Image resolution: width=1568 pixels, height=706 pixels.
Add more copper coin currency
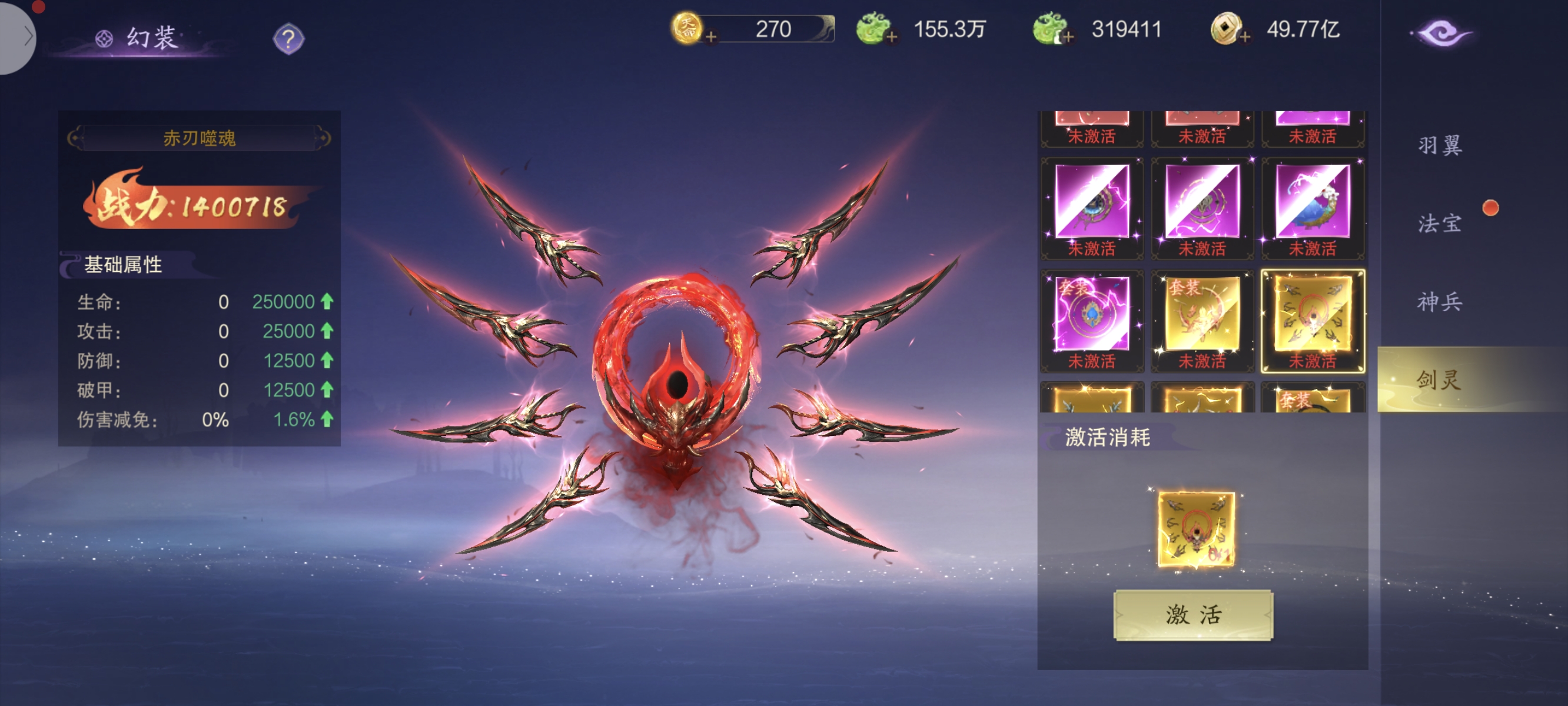tap(1245, 38)
